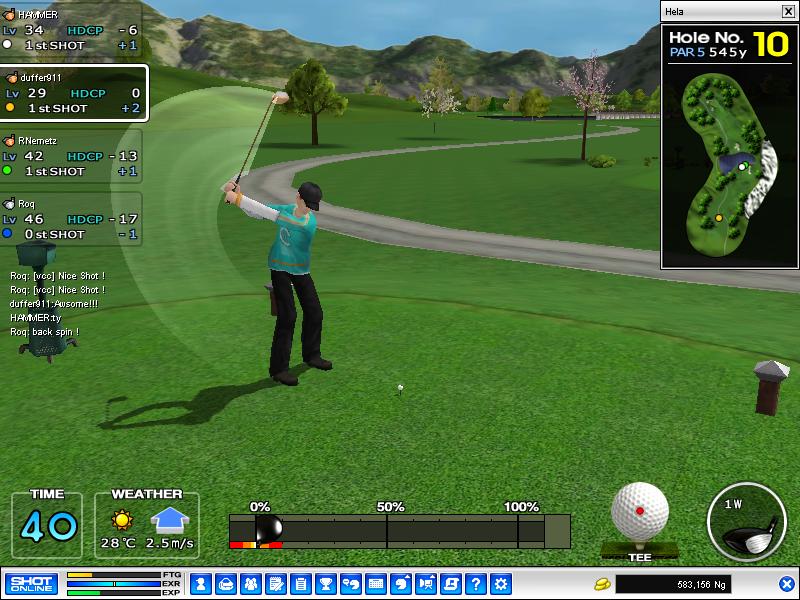Select the 1W driver club icon
The image size is (800, 600).
click(744, 521)
